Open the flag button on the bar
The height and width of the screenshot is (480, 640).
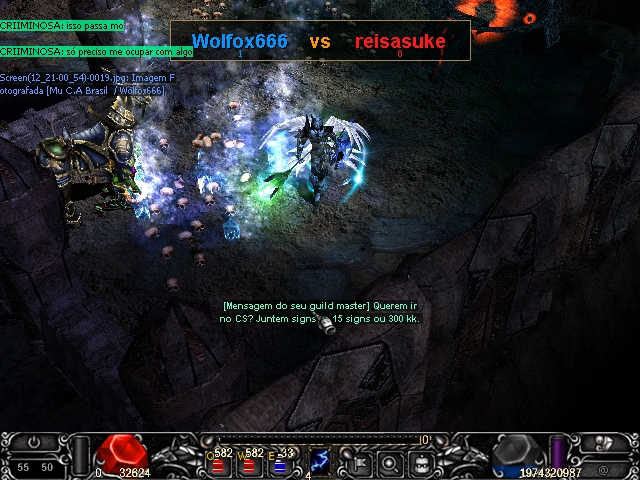359,463
